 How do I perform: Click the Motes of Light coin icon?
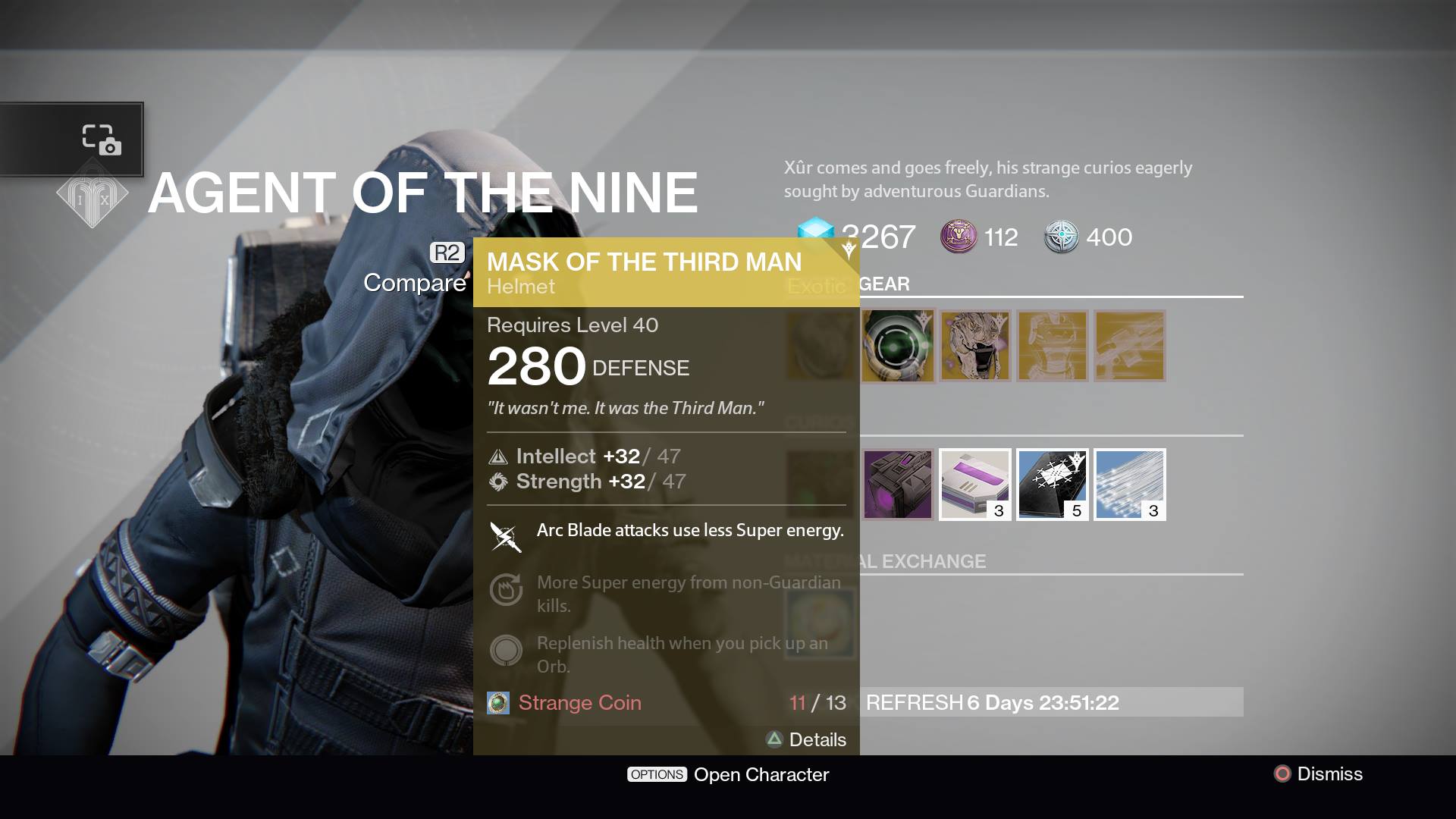(x=959, y=237)
